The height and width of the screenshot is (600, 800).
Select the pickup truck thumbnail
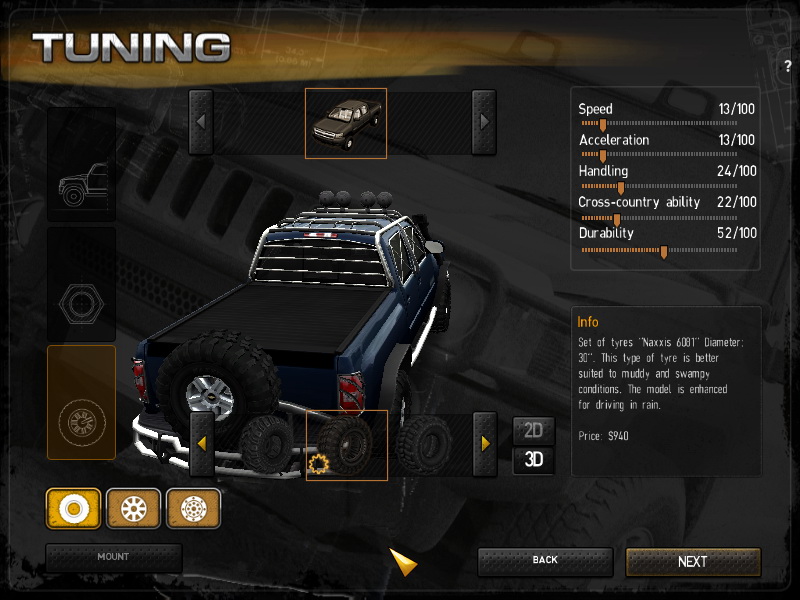click(x=345, y=123)
